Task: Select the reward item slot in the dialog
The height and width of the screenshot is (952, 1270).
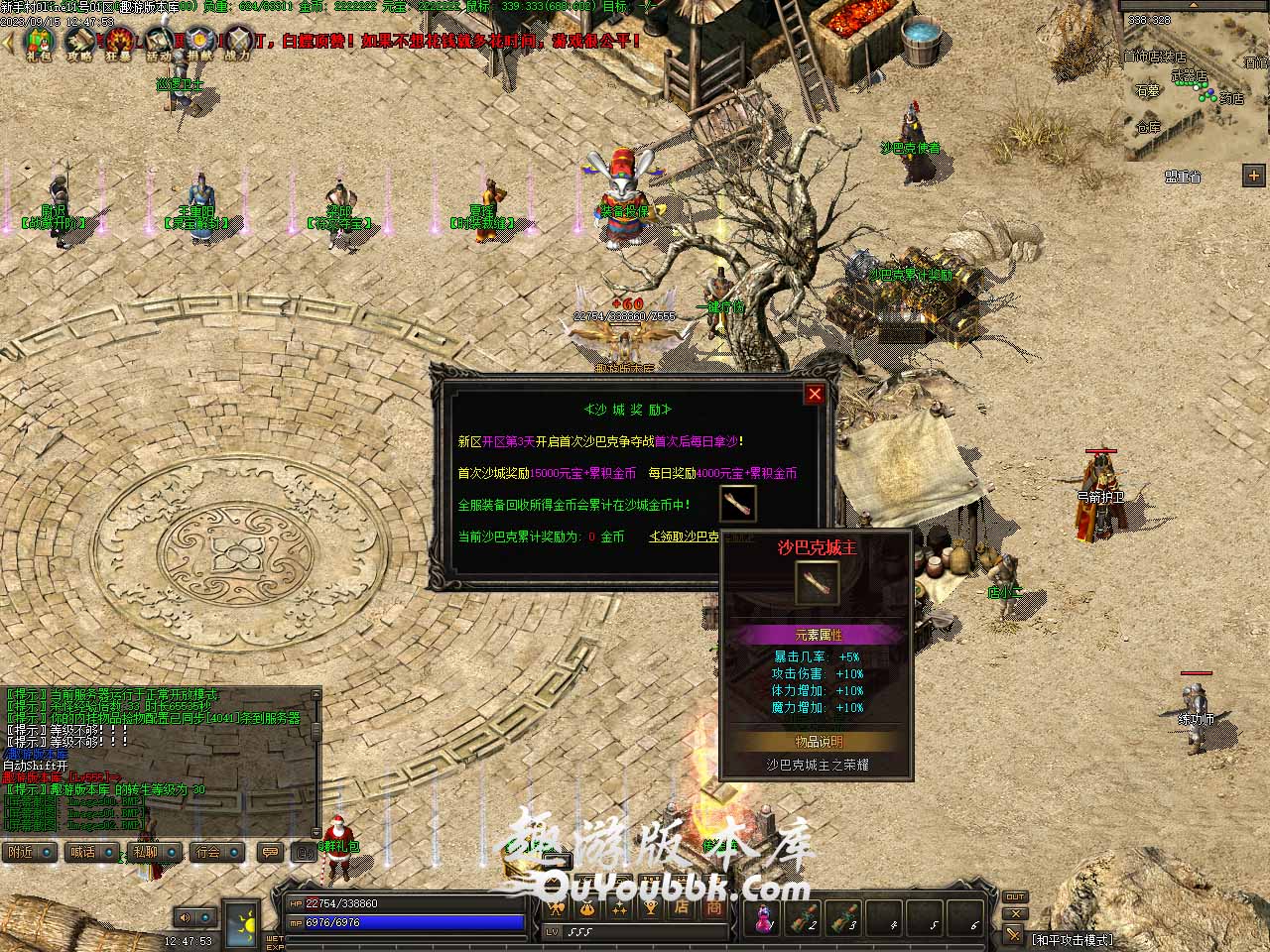Action: pos(737,504)
